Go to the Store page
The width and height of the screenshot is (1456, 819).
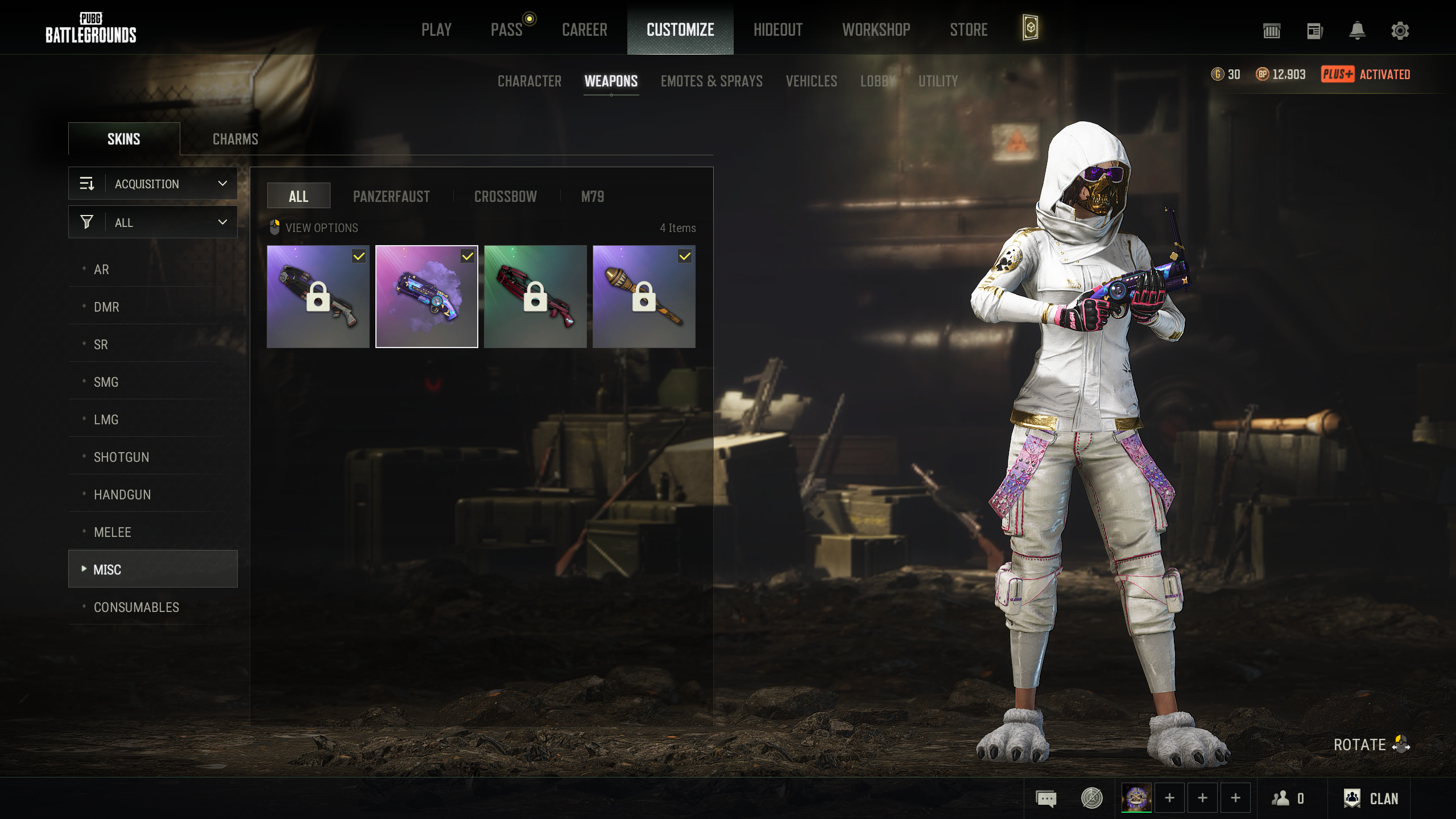(969, 30)
